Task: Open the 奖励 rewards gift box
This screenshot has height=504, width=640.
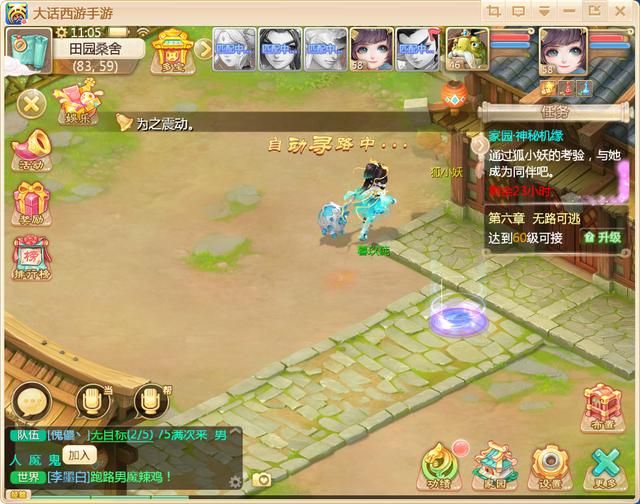Action: point(31,203)
